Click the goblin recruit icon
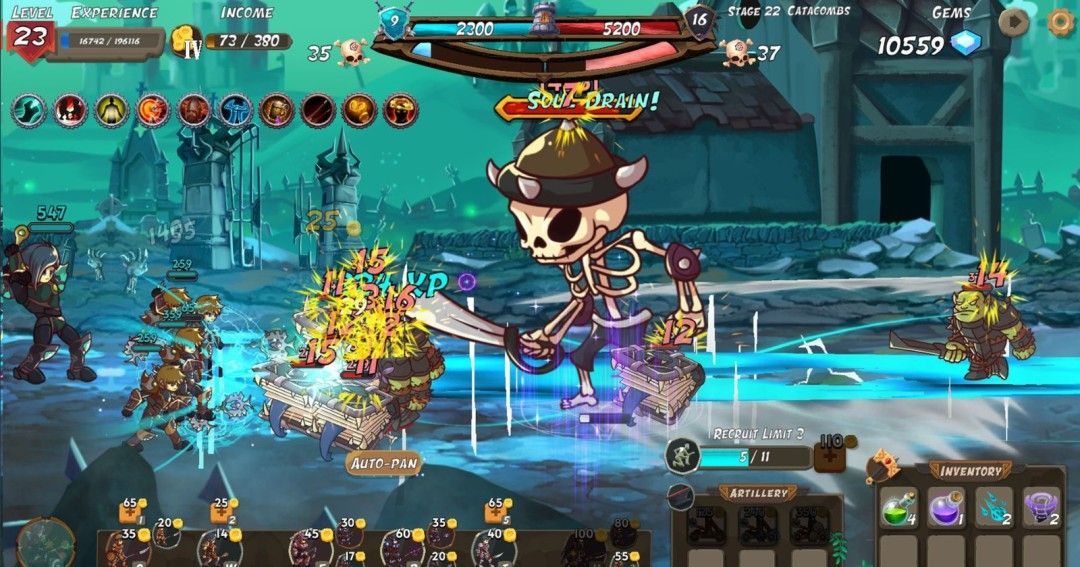This screenshot has height=567, width=1080. (x=682, y=456)
